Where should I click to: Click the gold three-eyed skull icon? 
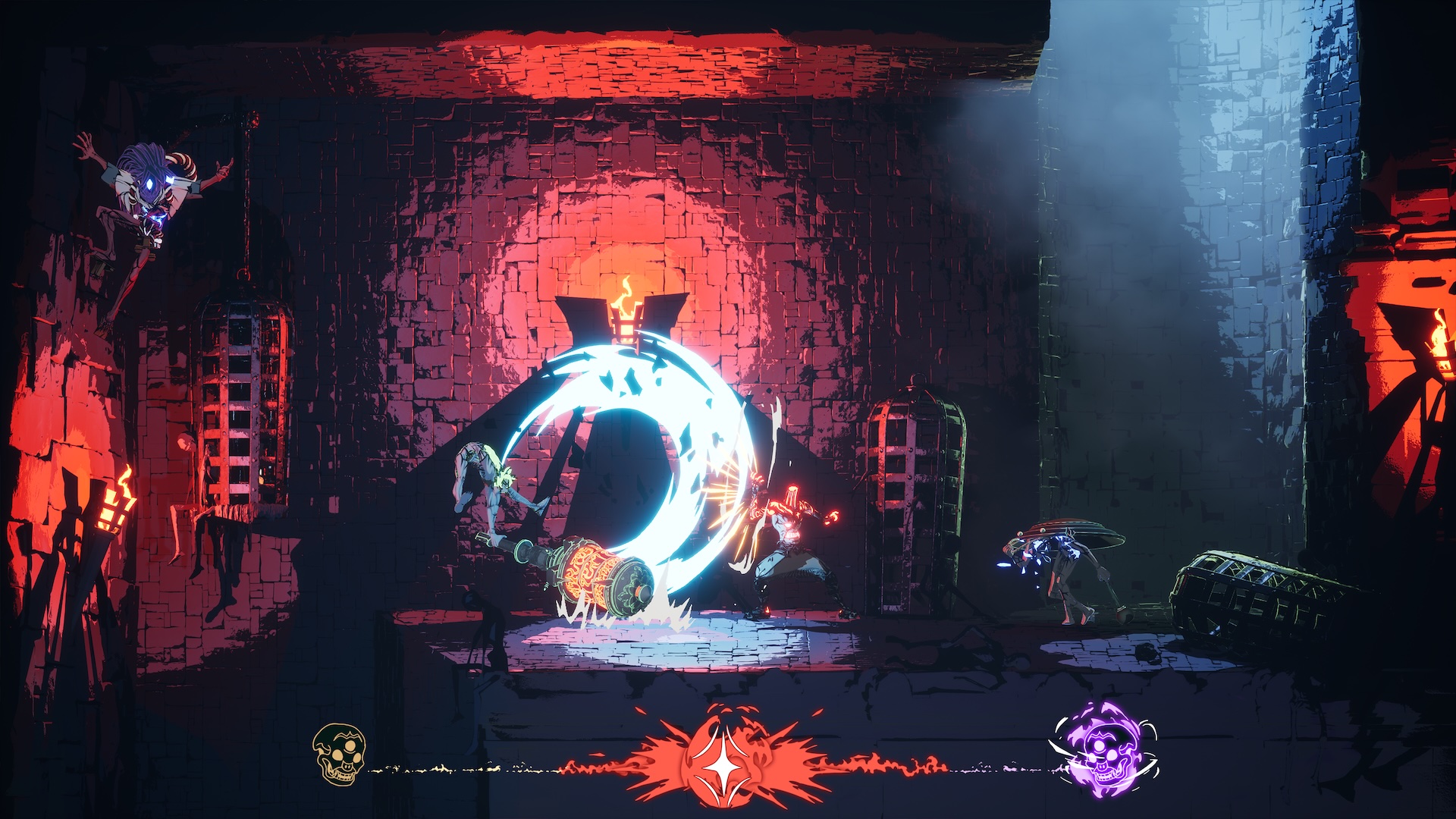(x=339, y=755)
